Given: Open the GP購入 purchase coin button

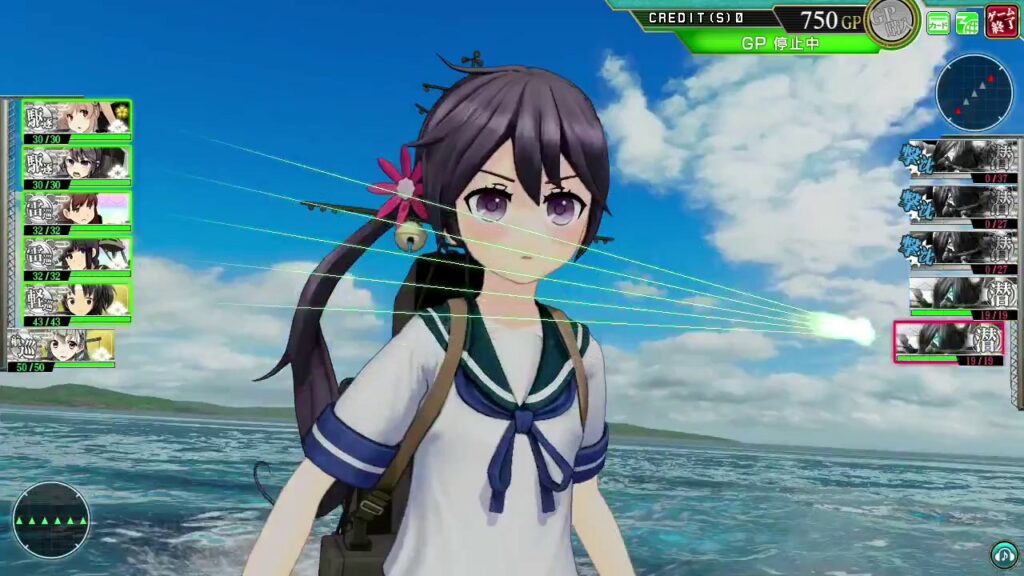Looking at the screenshot, I should pyautogui.click(x=892, y=21).
